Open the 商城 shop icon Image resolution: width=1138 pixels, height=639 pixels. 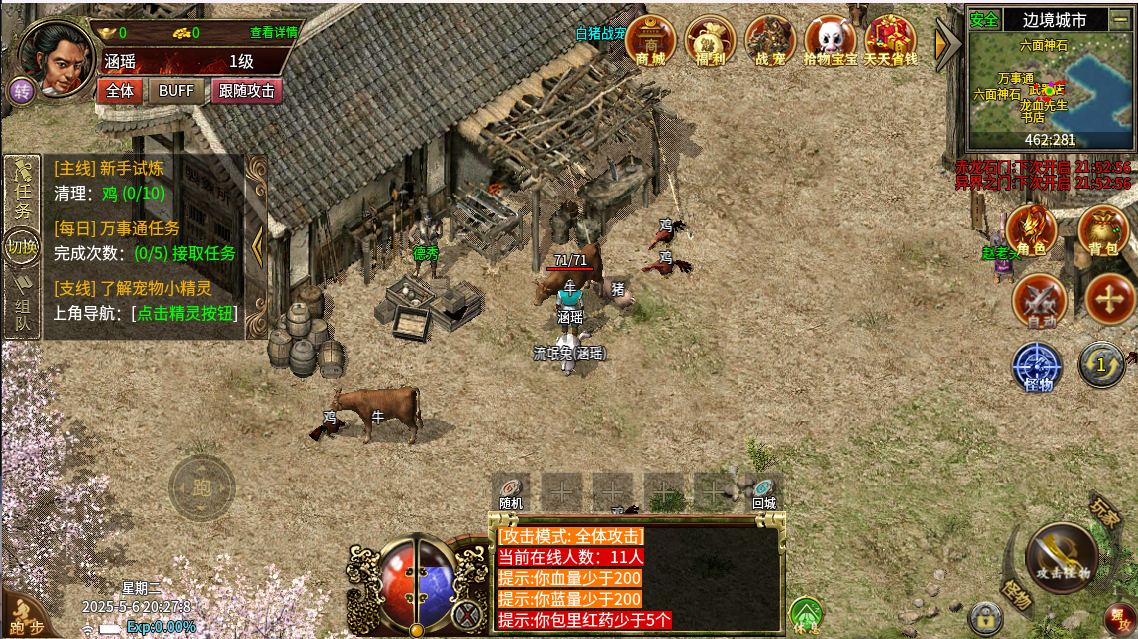pos(651,39)
